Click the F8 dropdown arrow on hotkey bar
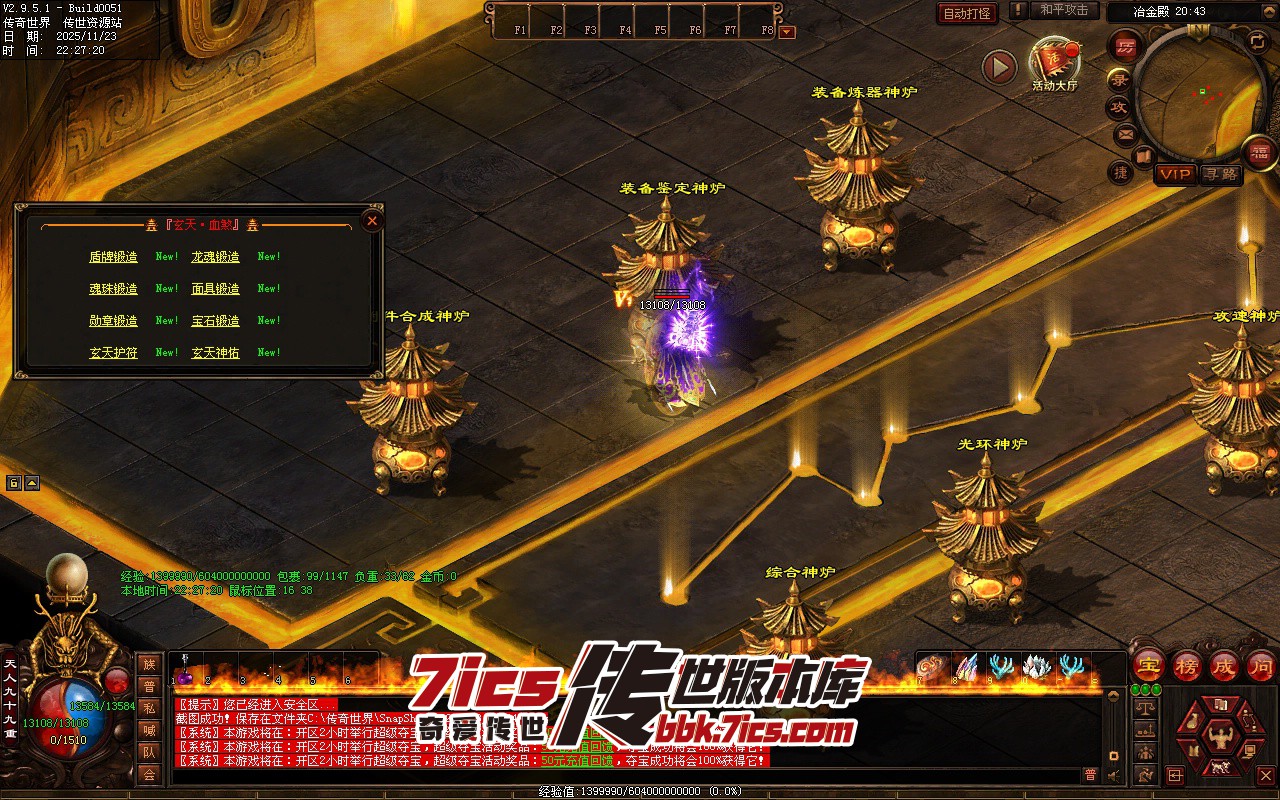 point(787,31)
